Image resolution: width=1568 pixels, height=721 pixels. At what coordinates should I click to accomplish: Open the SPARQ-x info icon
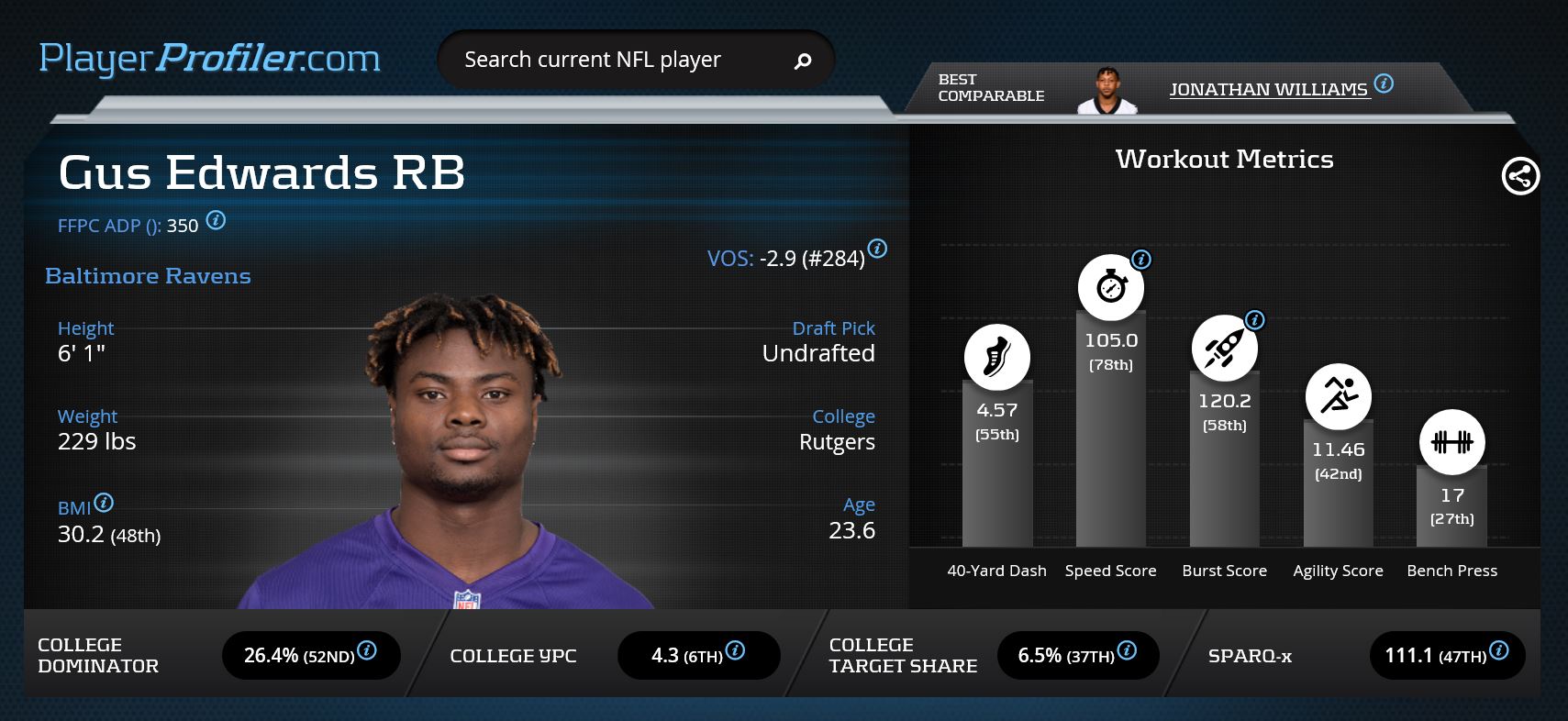[x=1499, y=650]
